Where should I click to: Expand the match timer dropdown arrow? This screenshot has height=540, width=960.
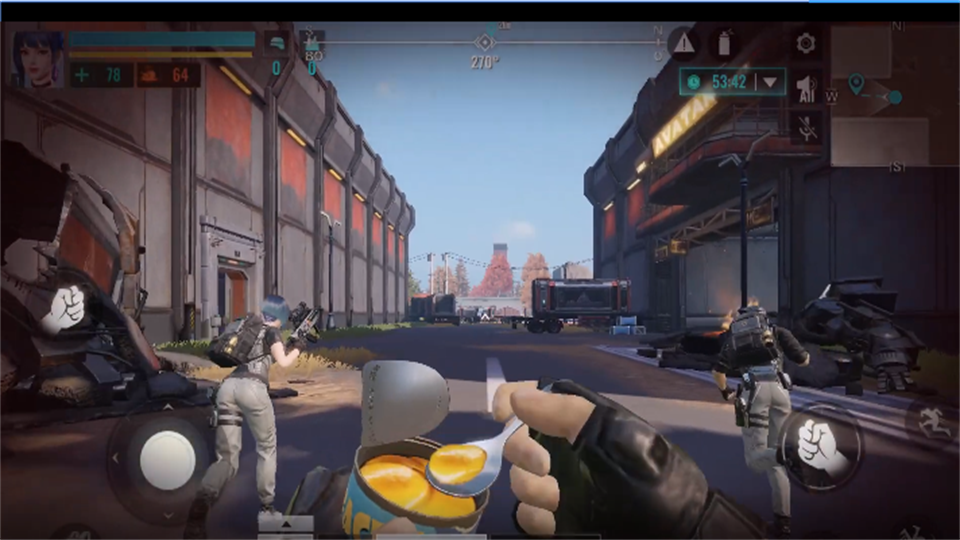click(770, 82)
